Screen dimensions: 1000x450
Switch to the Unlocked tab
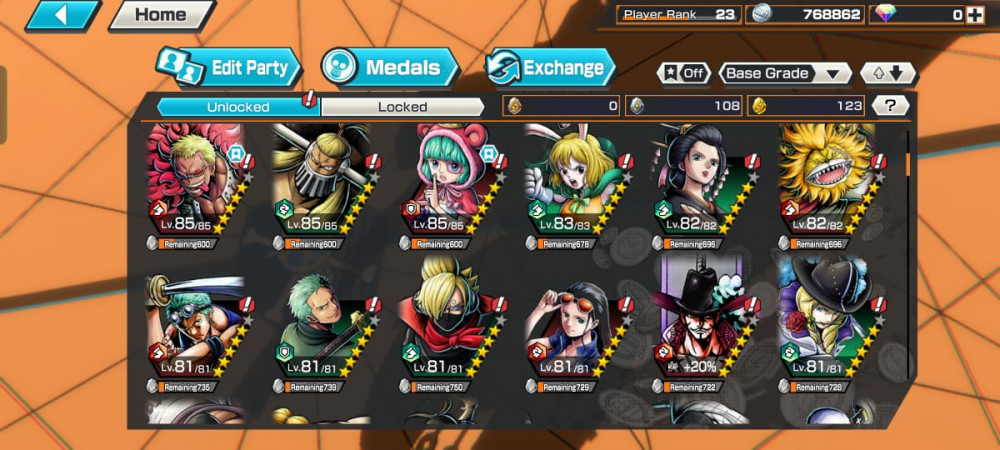click(x=238, y=106)
